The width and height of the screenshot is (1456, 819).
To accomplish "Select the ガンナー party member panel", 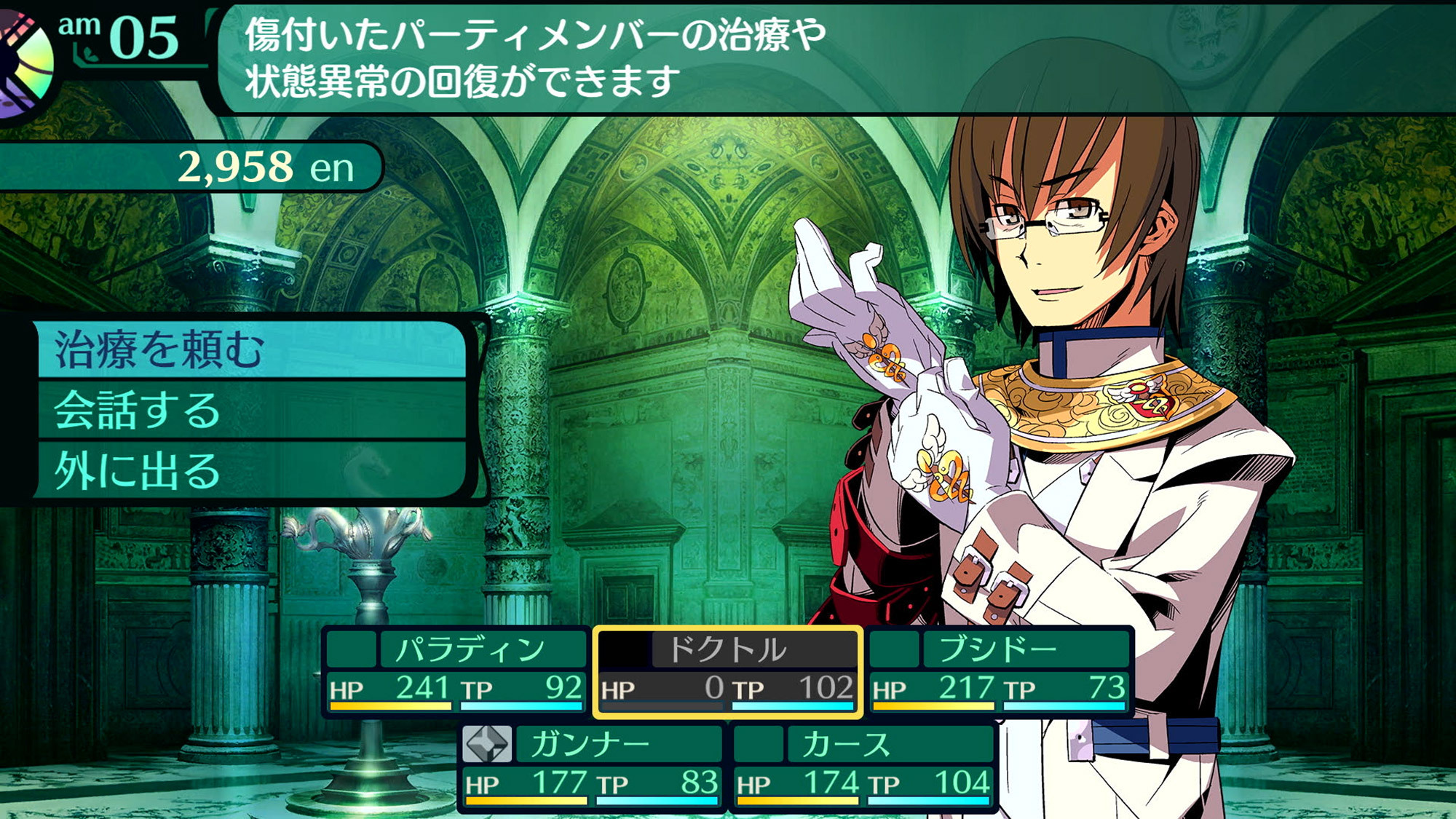I will (x=592, y=766).
